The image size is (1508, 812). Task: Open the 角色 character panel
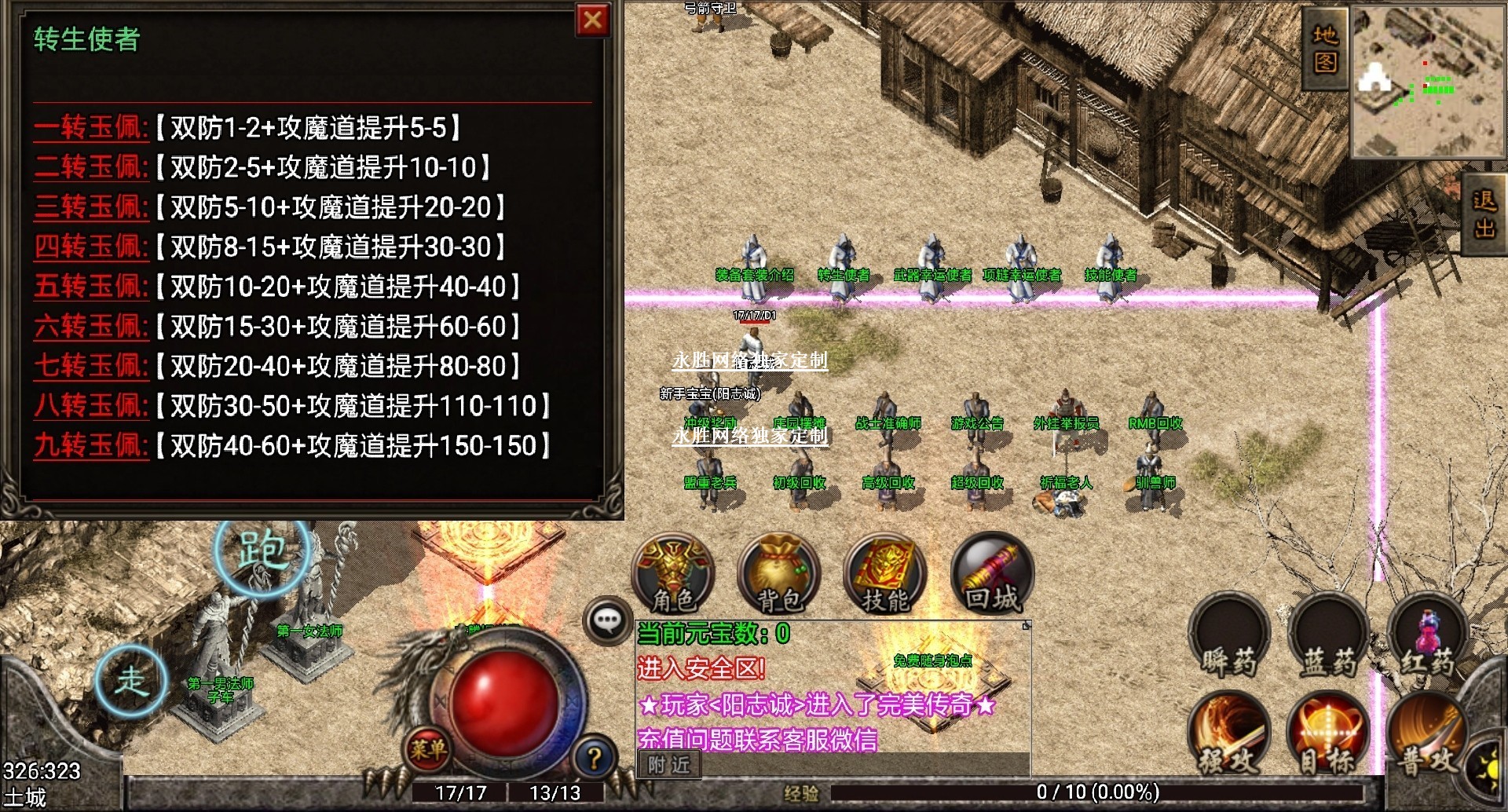click(x=673, y=575)
